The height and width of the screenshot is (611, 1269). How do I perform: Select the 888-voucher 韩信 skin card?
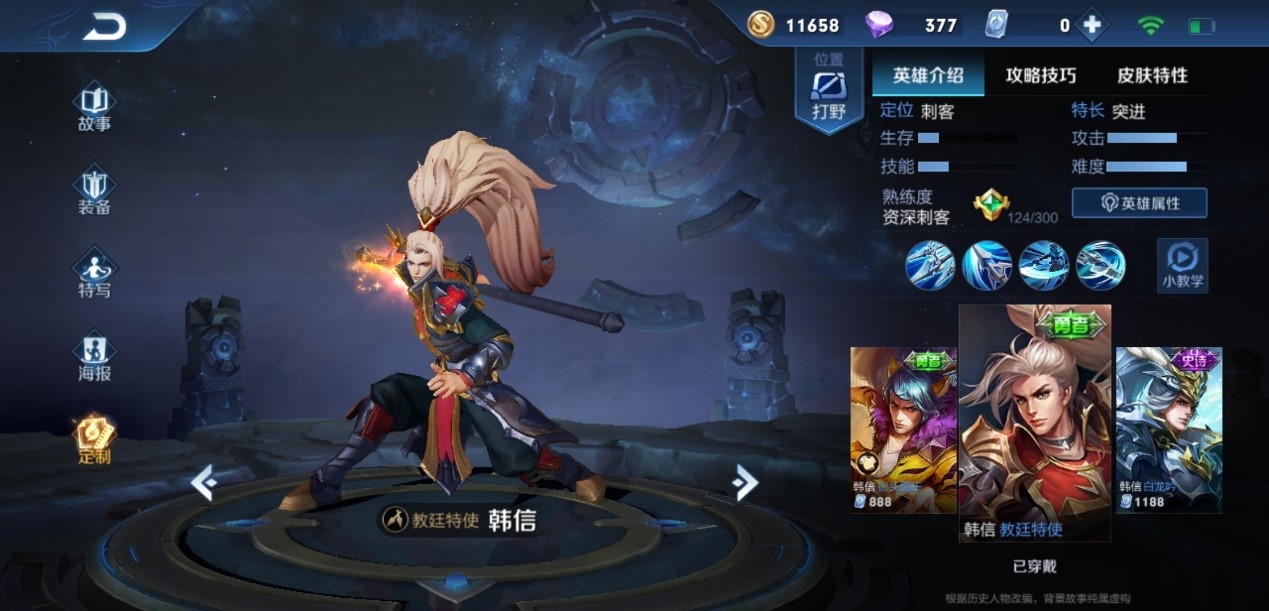903,428
